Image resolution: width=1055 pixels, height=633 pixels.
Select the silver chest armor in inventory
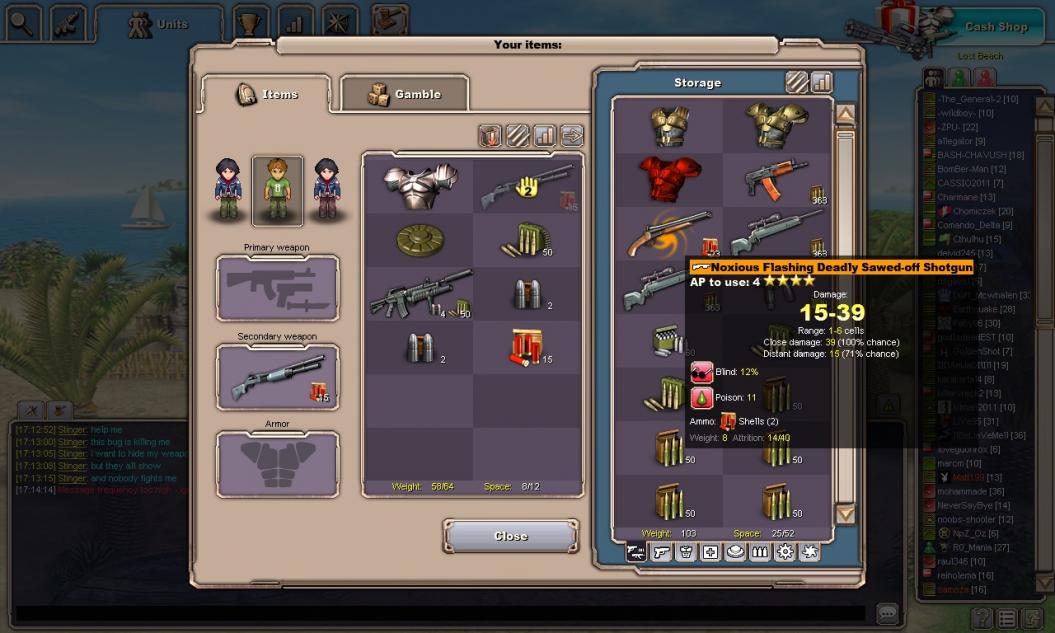[420, 186]
